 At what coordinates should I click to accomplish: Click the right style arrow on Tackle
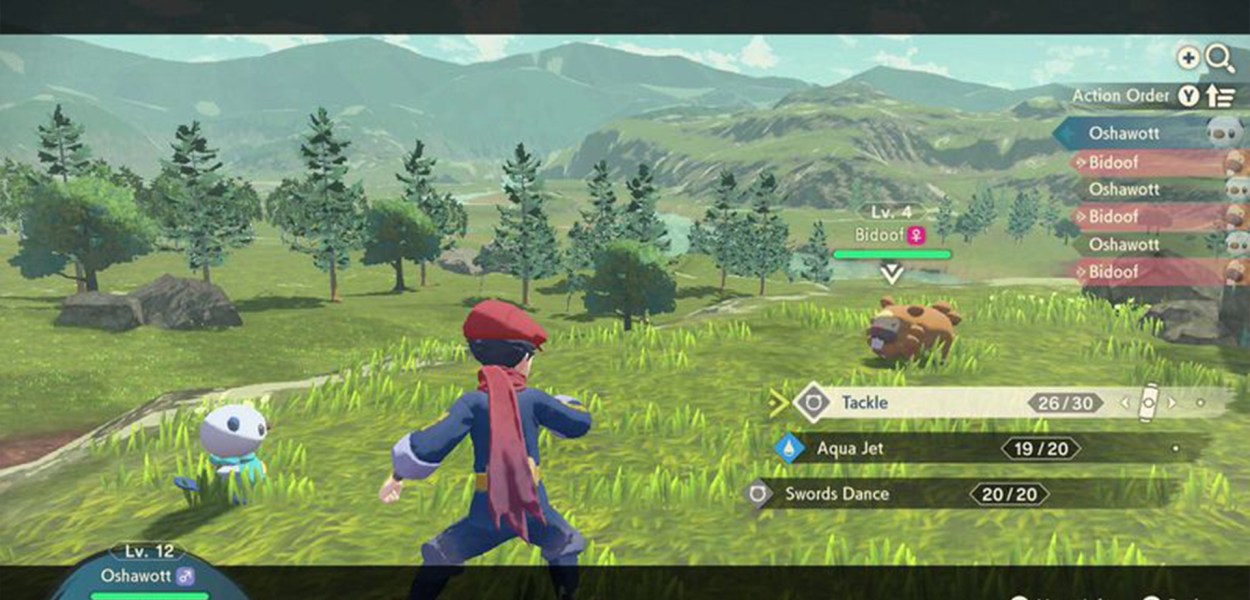[x=1173, y=404]
